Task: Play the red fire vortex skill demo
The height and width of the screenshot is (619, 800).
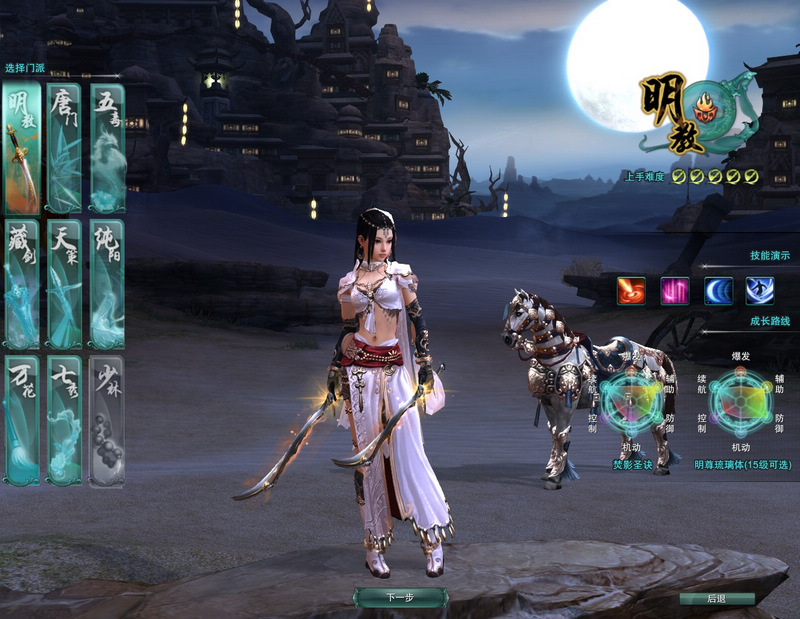Action: [631, 291]
